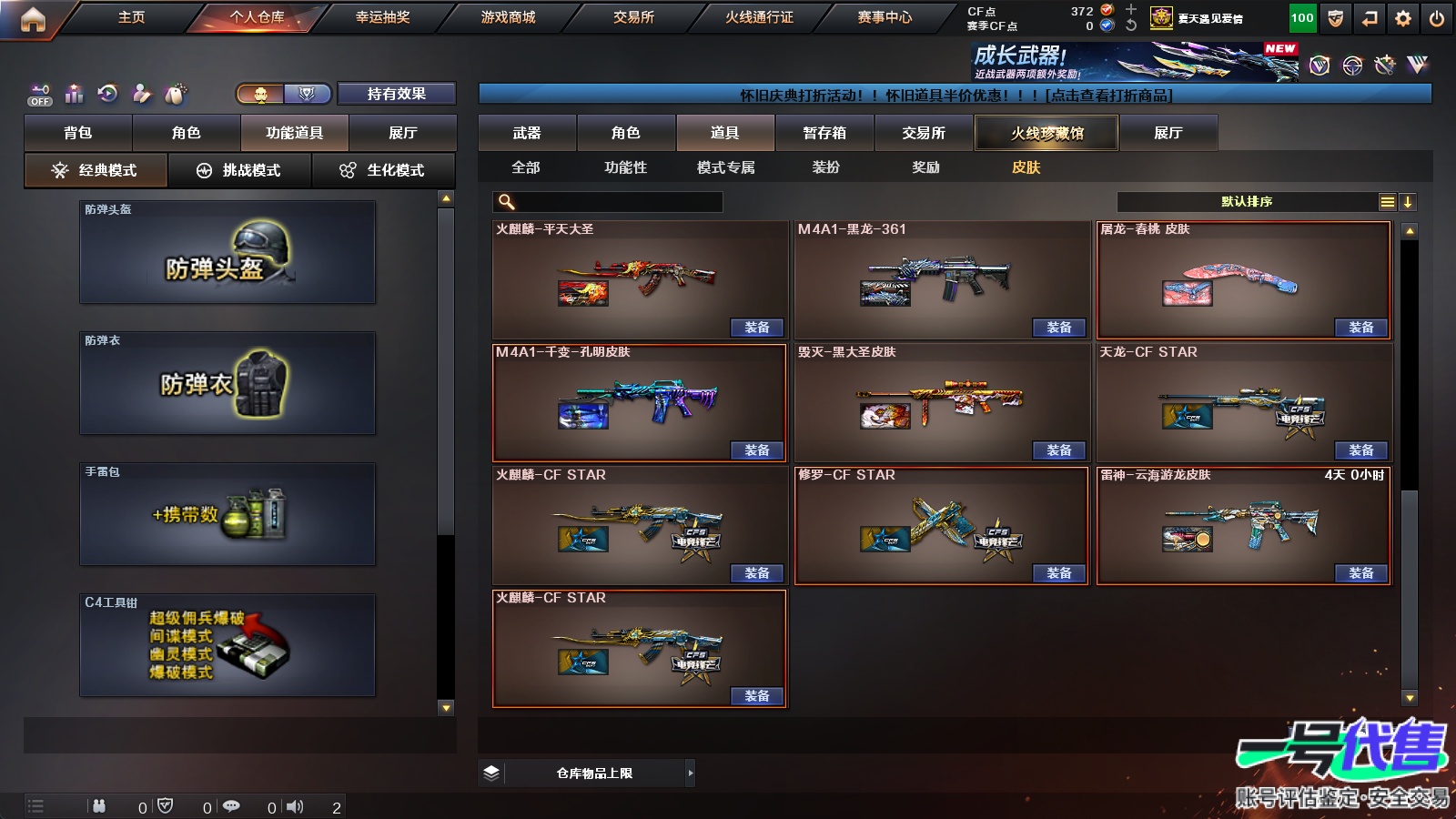The image size is (1456, 819).
Task: Select the 防弹头盔 helmet item slot
Action: tap(227, 252)
